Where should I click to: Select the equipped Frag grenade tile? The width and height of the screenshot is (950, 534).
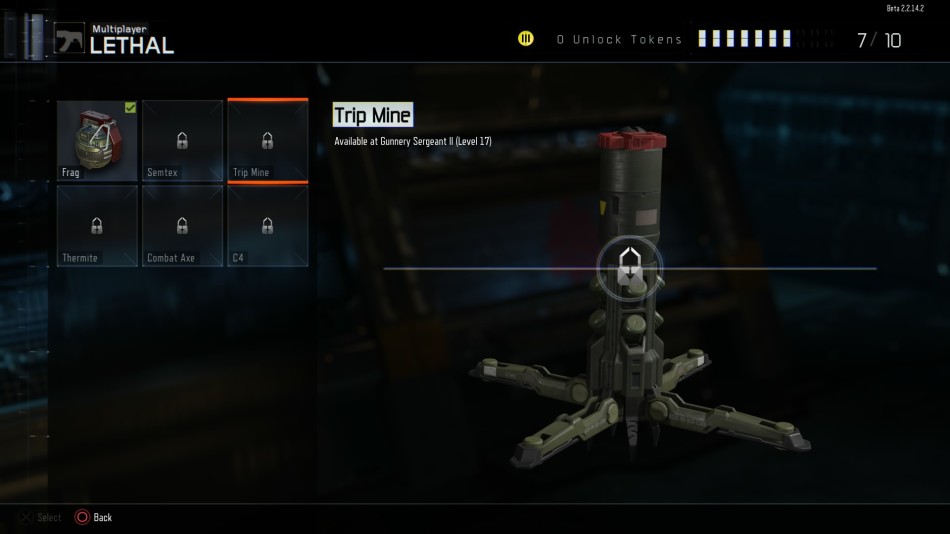point(97,141)
